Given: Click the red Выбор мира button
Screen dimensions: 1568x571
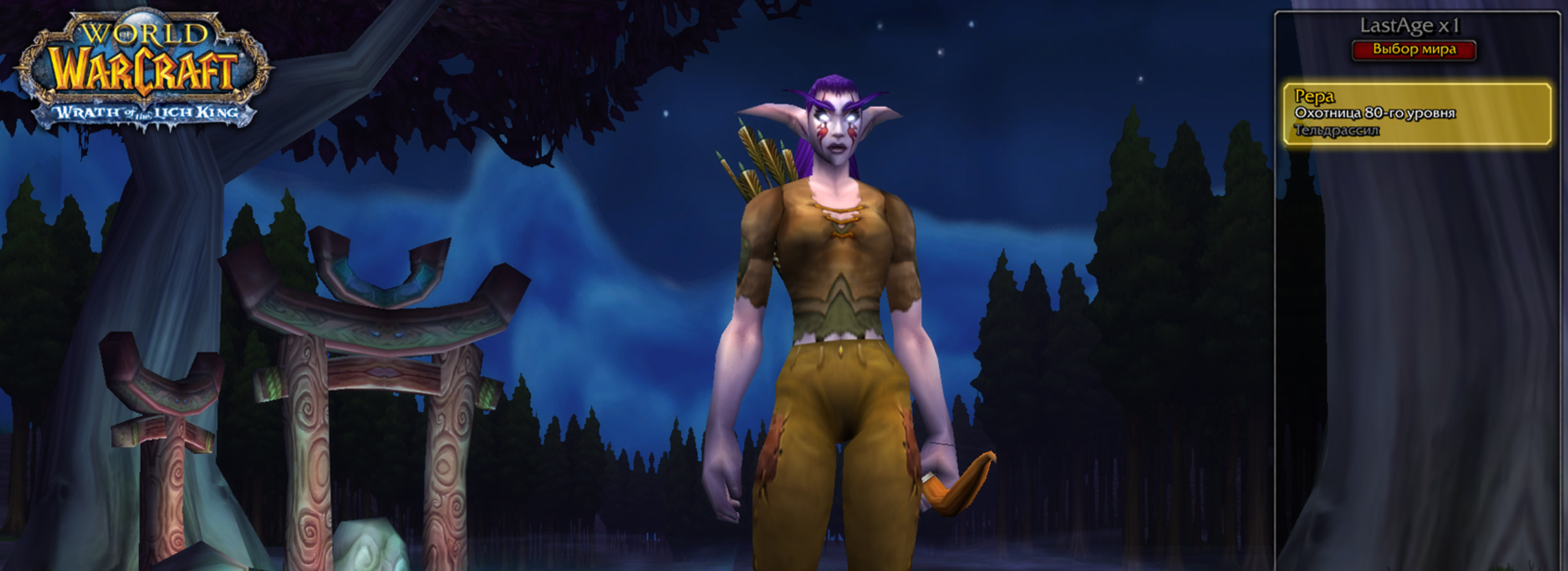Looking at the screenshot, I should [x=1414, y=50].
